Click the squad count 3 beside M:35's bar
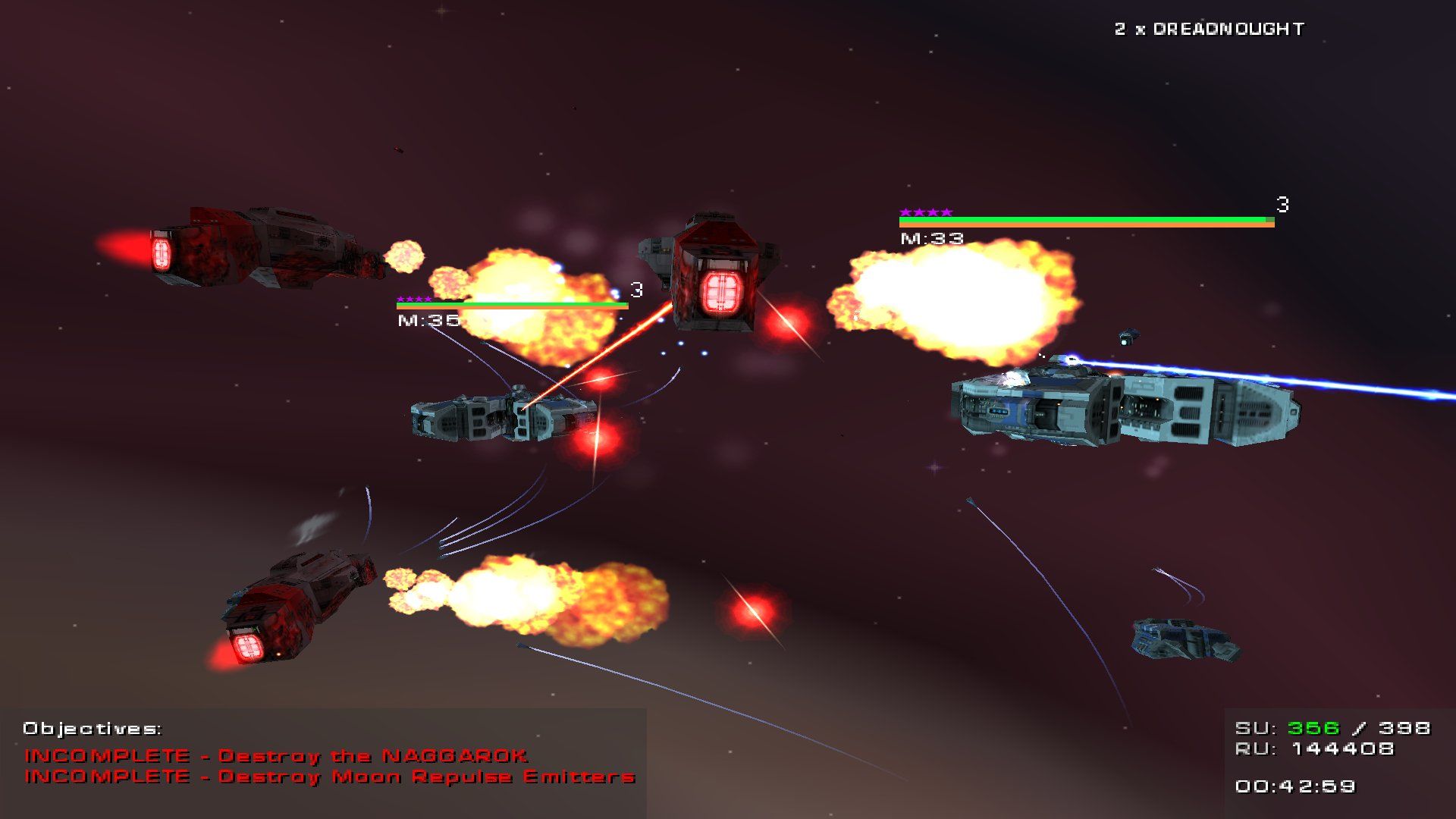 [x=635, y=289]
